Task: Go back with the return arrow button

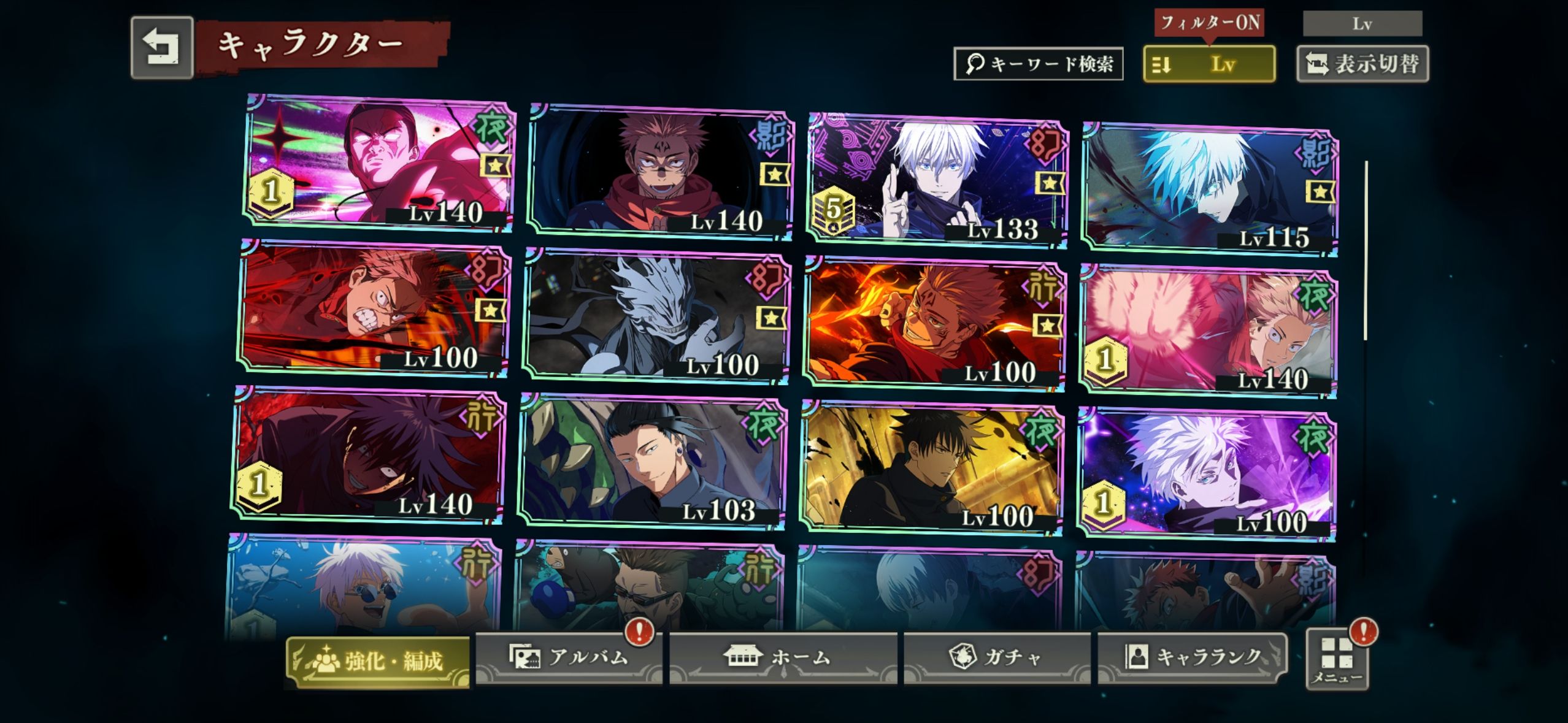Action: pos(162,48)
